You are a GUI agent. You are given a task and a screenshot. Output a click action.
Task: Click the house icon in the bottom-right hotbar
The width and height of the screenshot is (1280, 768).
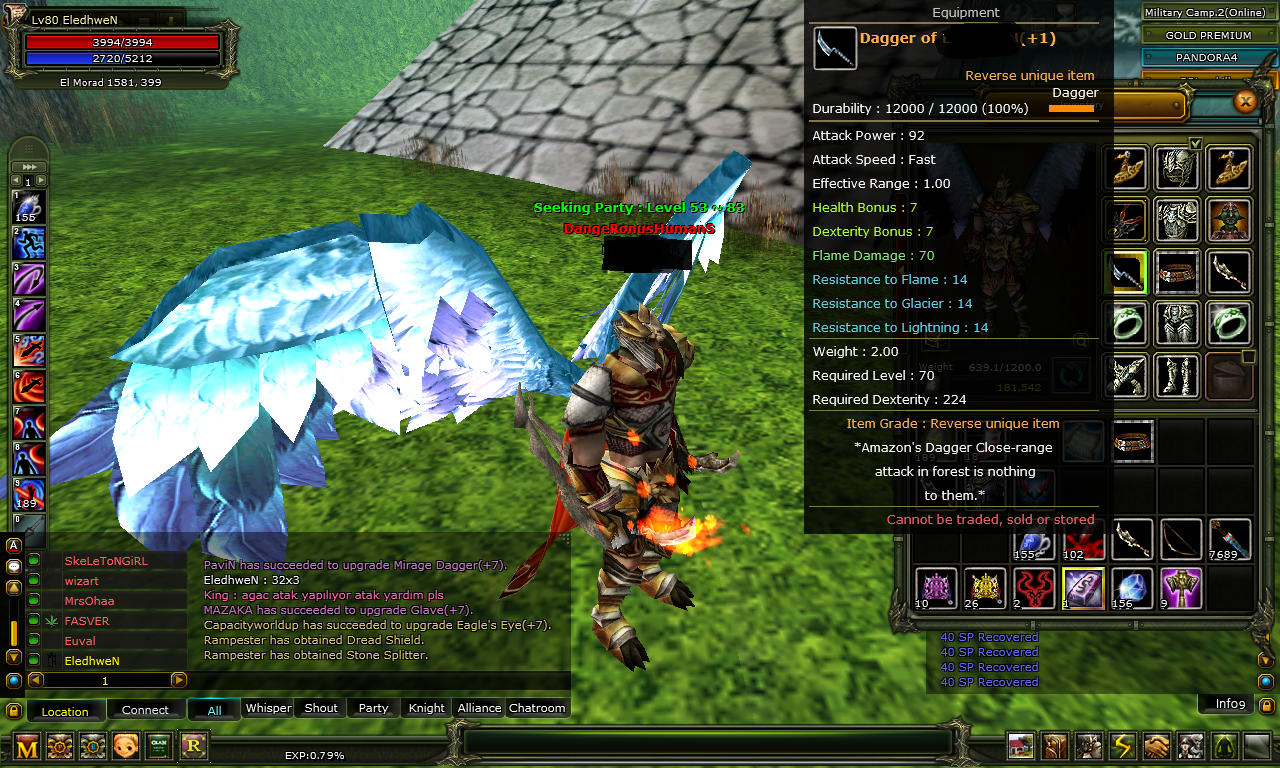(1021, 745)
